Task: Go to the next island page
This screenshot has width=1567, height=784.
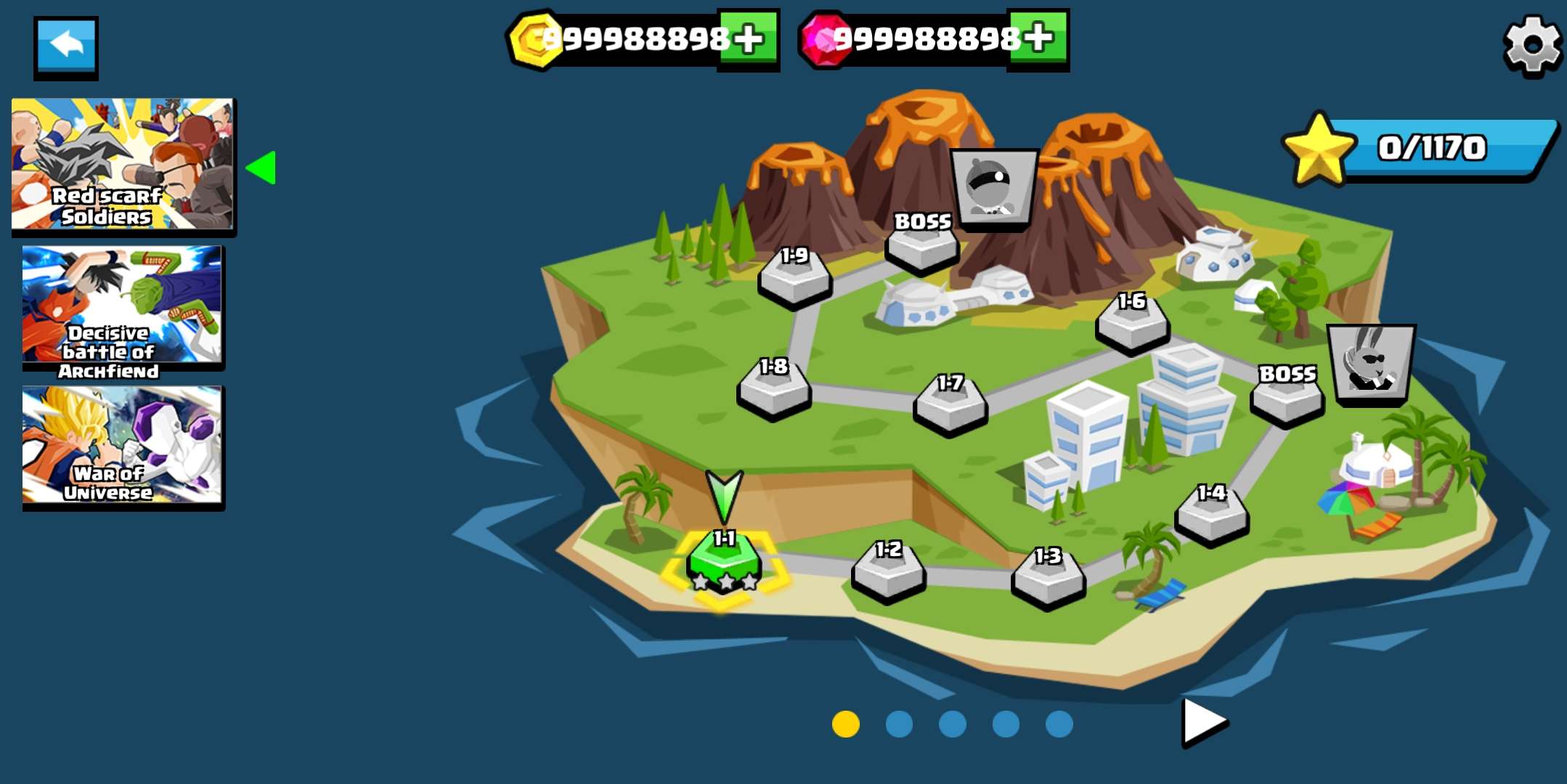Action: (x=1203, y=722)
